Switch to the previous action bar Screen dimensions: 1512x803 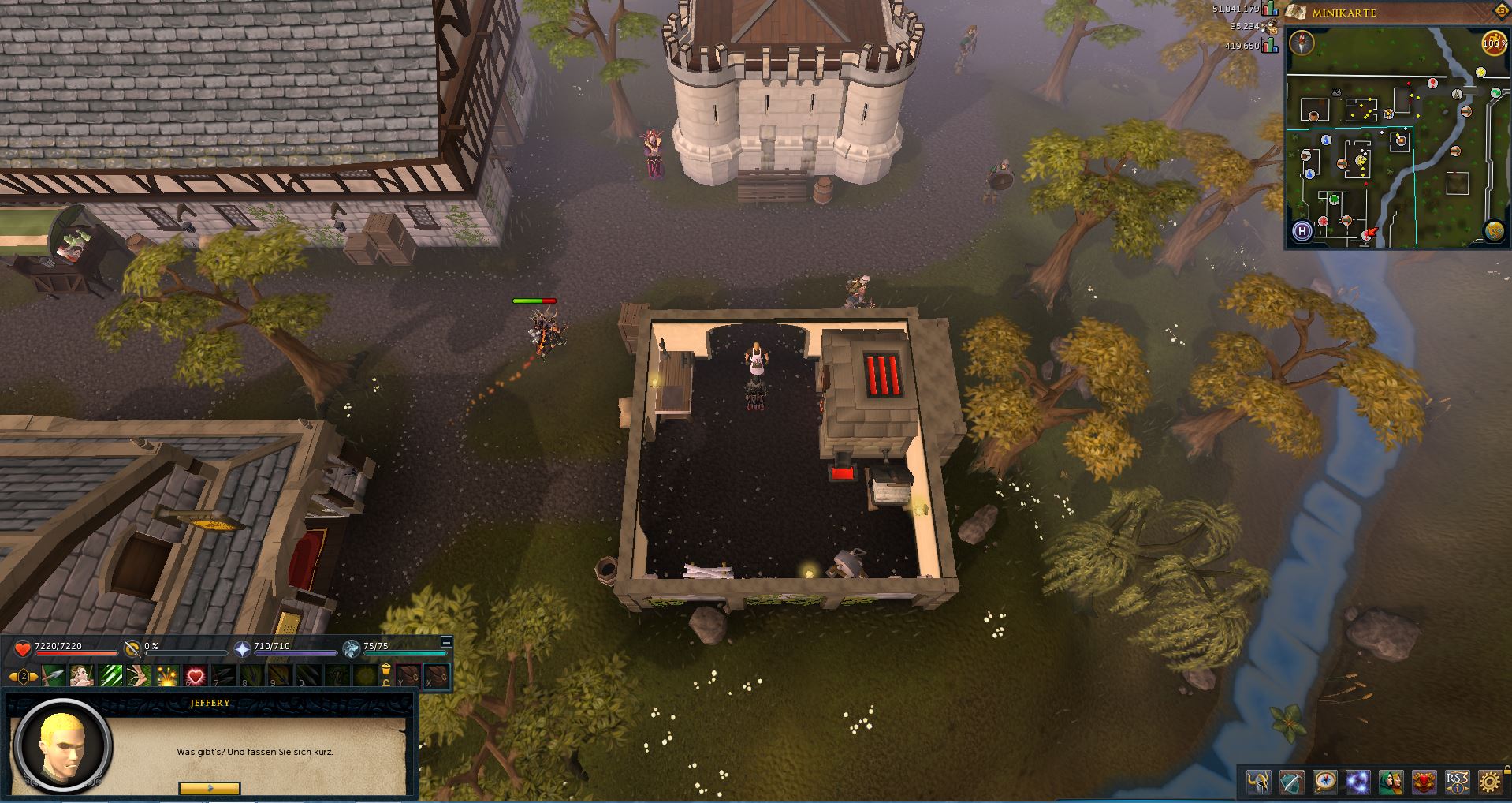click(x=13, y=677)
